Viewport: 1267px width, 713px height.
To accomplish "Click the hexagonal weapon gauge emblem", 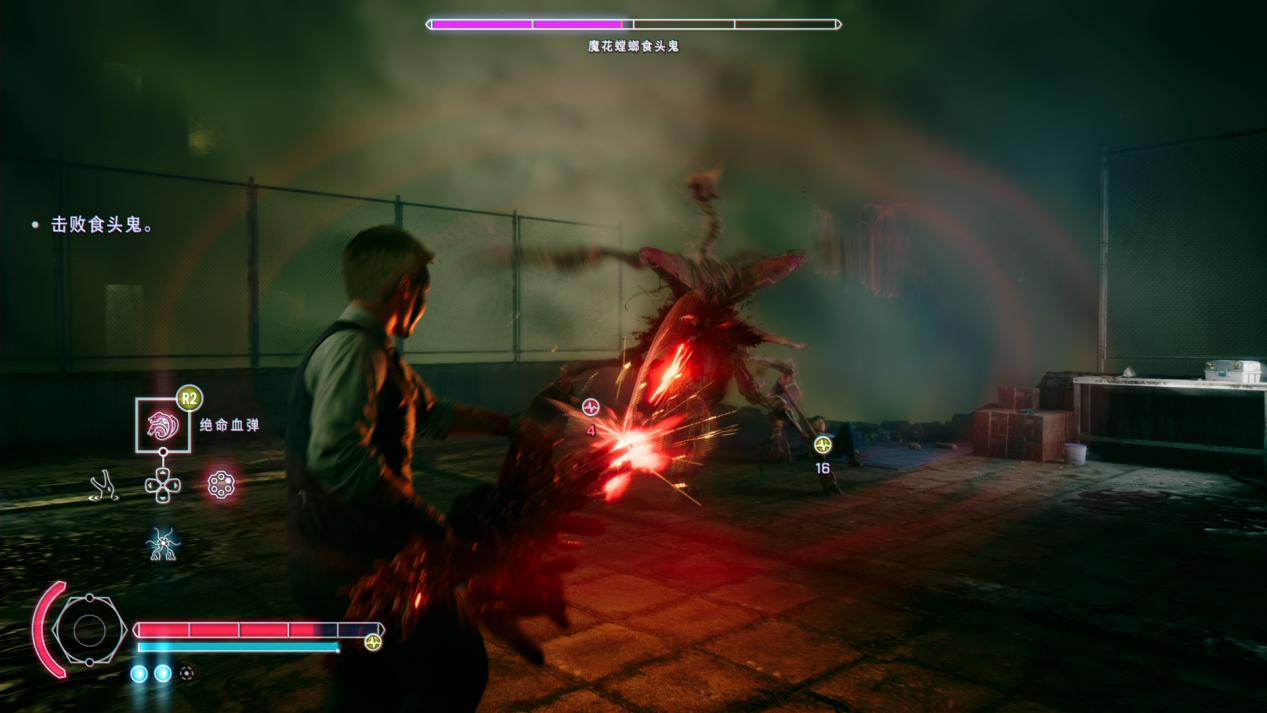I will pos(89,630).
